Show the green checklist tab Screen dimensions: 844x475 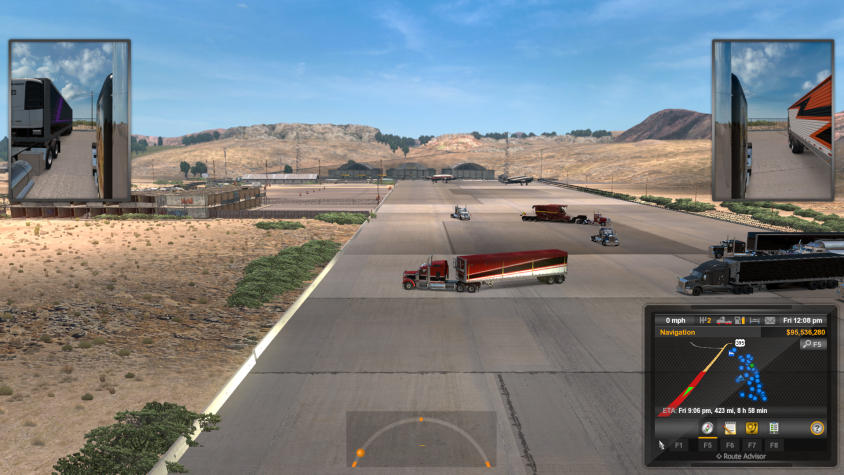click(x=774, y=428)
